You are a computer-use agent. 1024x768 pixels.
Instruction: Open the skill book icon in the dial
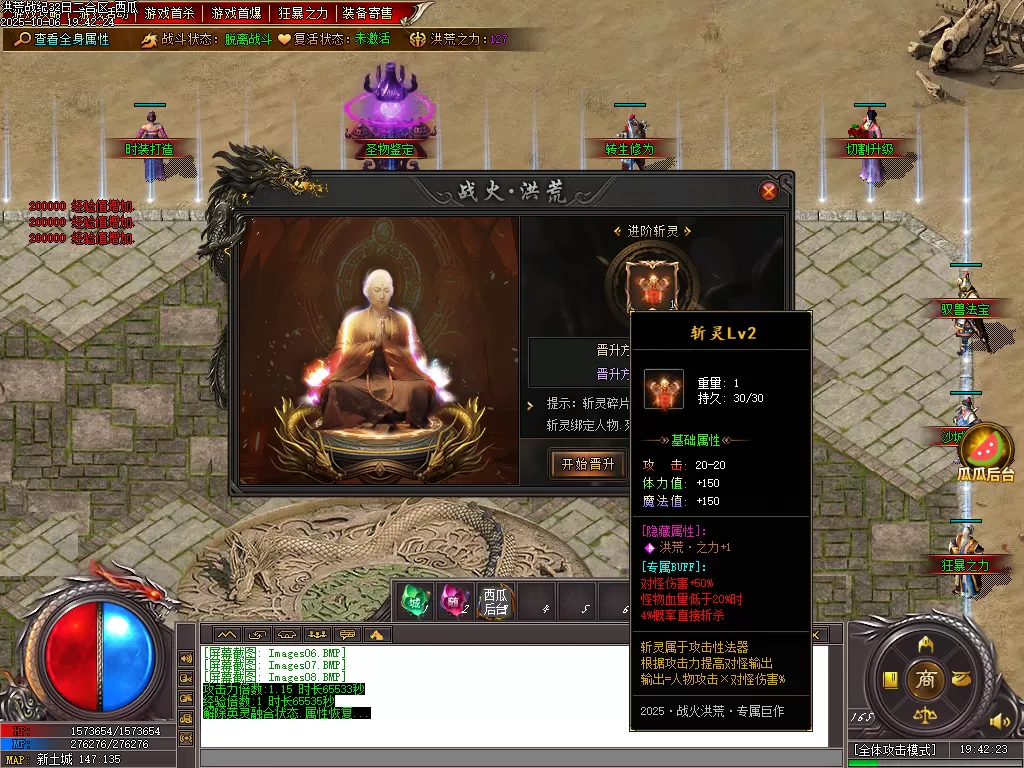pos(889,680)
